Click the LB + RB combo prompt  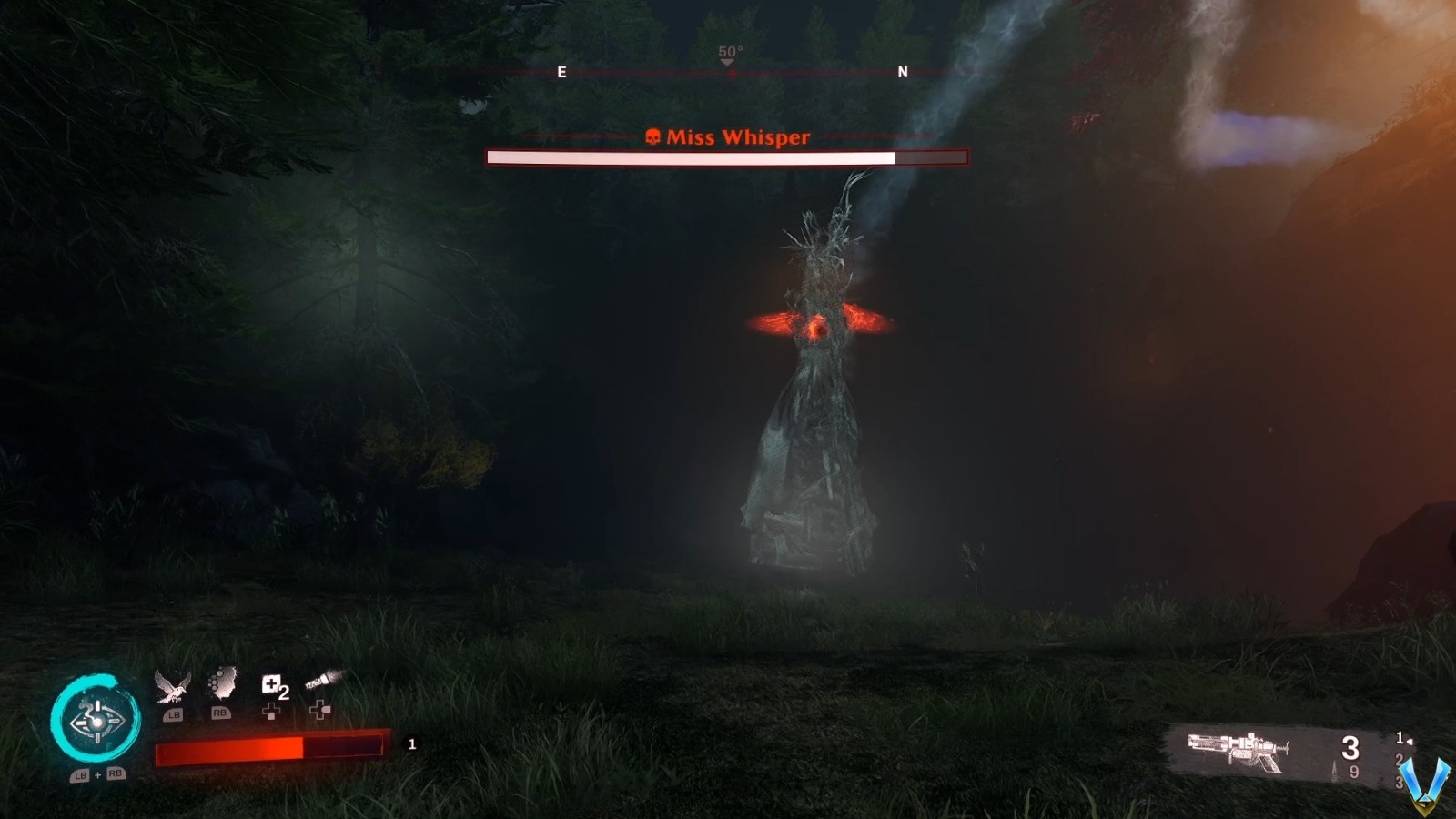tap(97, 774)
